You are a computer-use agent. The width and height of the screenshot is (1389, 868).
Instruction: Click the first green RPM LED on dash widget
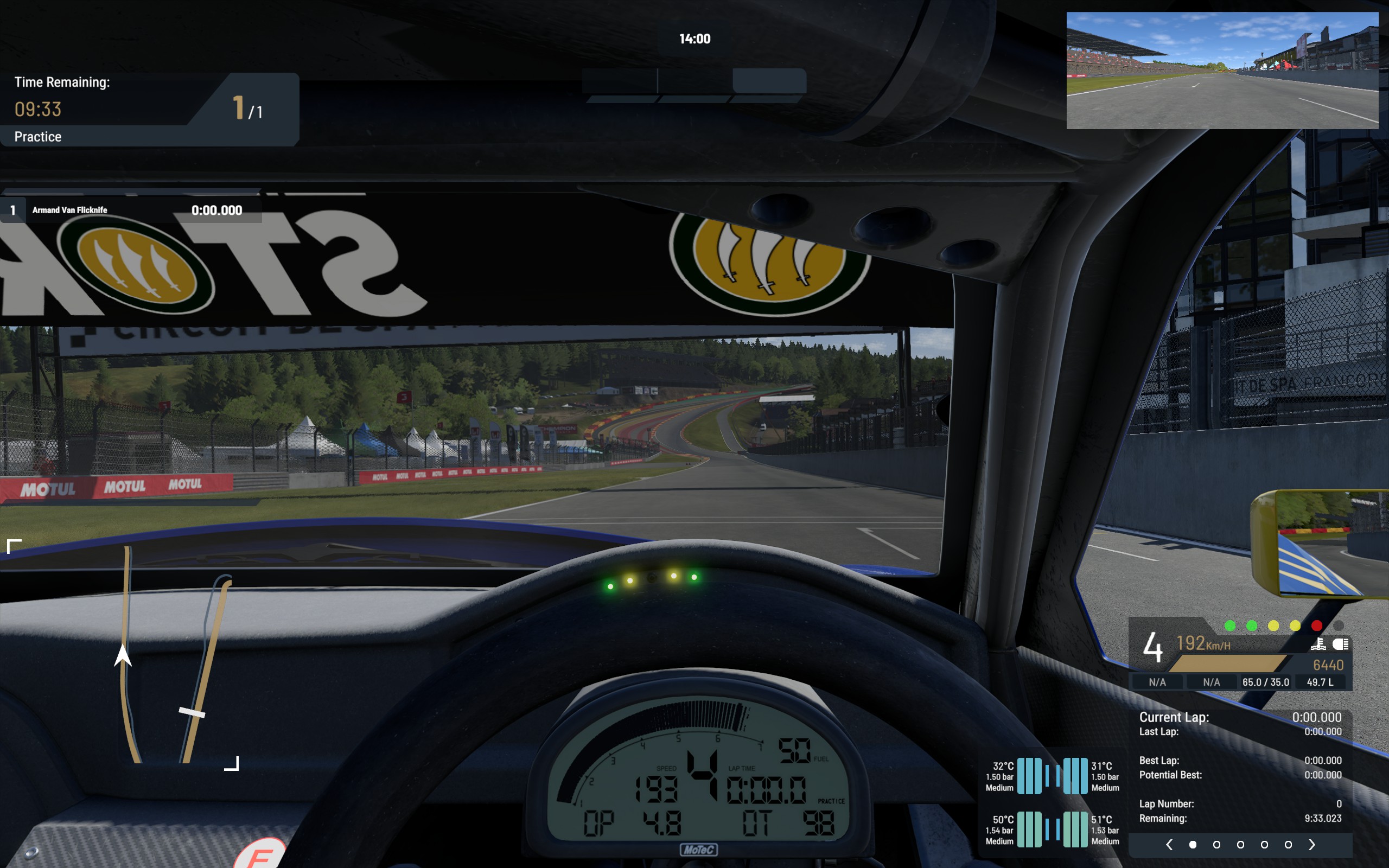(x=1231, y=626)
